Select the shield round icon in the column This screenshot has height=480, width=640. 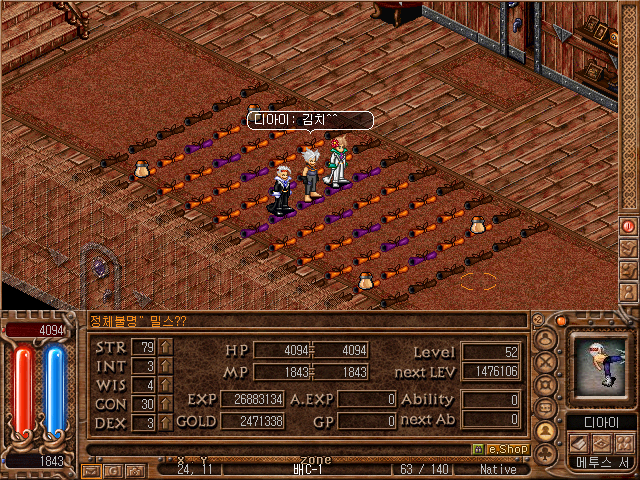[x=547, y=384]
